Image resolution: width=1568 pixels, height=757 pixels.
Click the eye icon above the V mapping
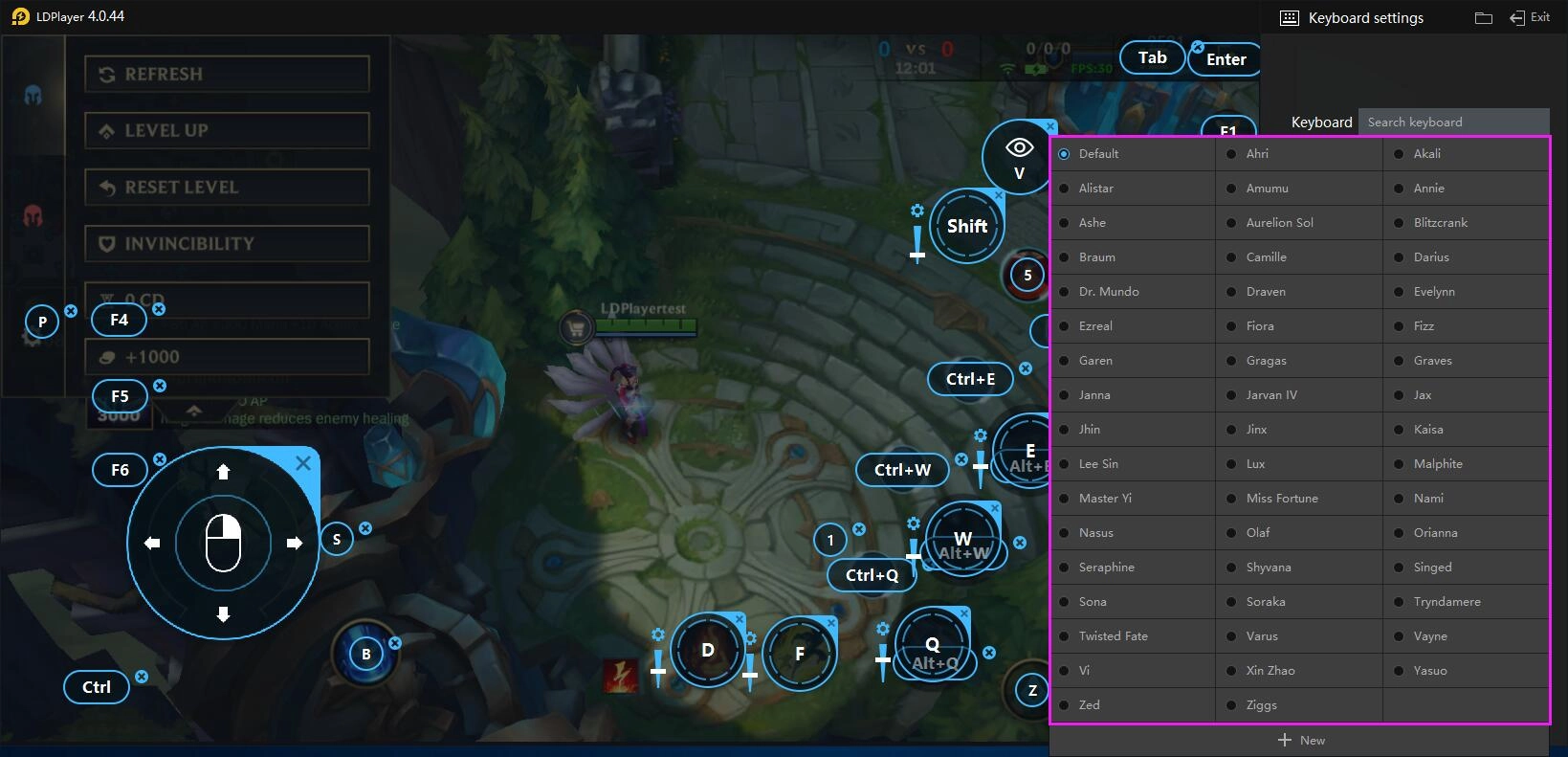[x=1018, y=145]
